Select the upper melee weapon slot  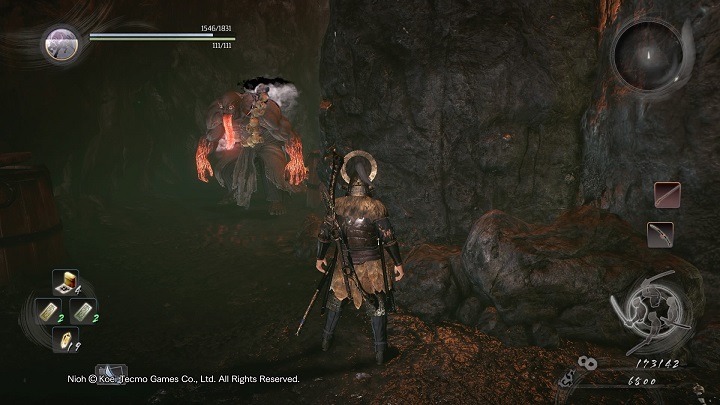[x=667, y=194]
